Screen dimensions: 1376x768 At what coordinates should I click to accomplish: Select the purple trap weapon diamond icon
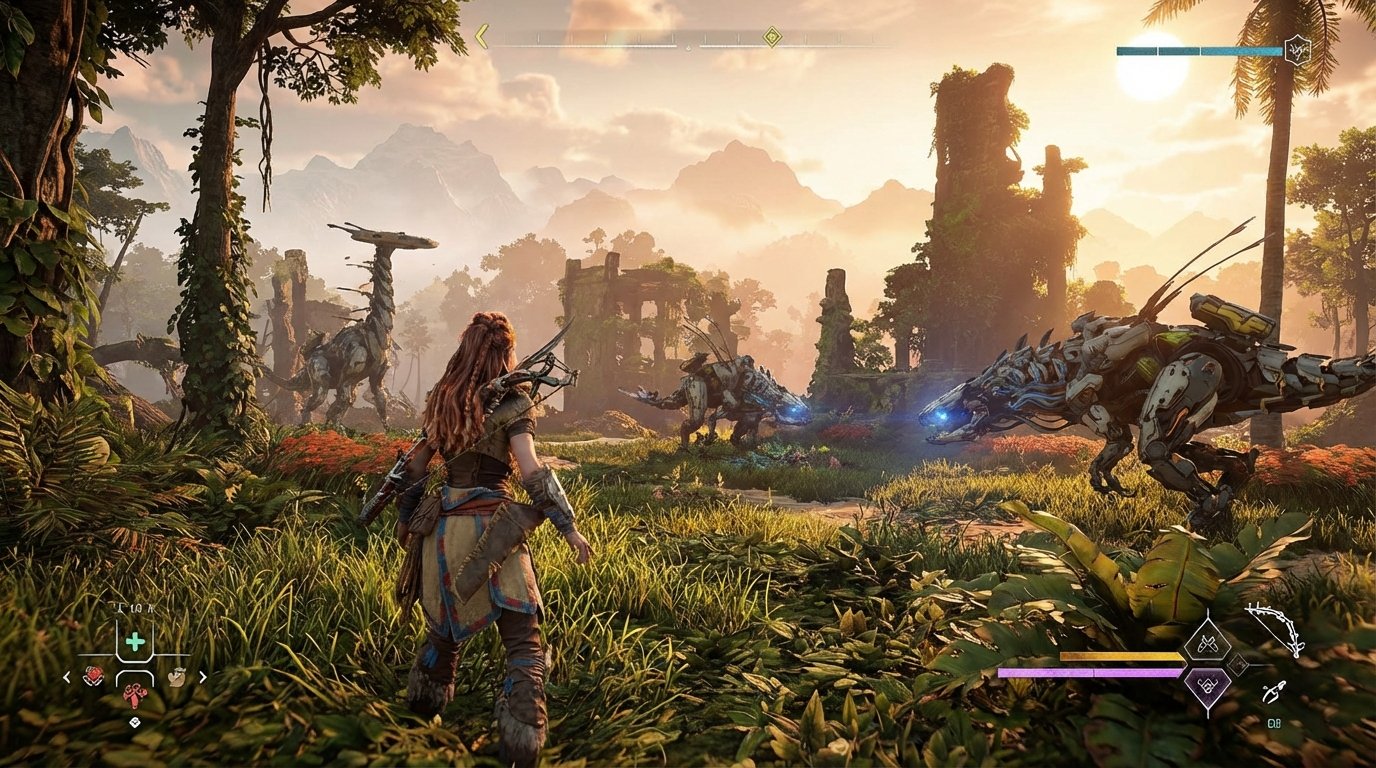click(1207, 686)
